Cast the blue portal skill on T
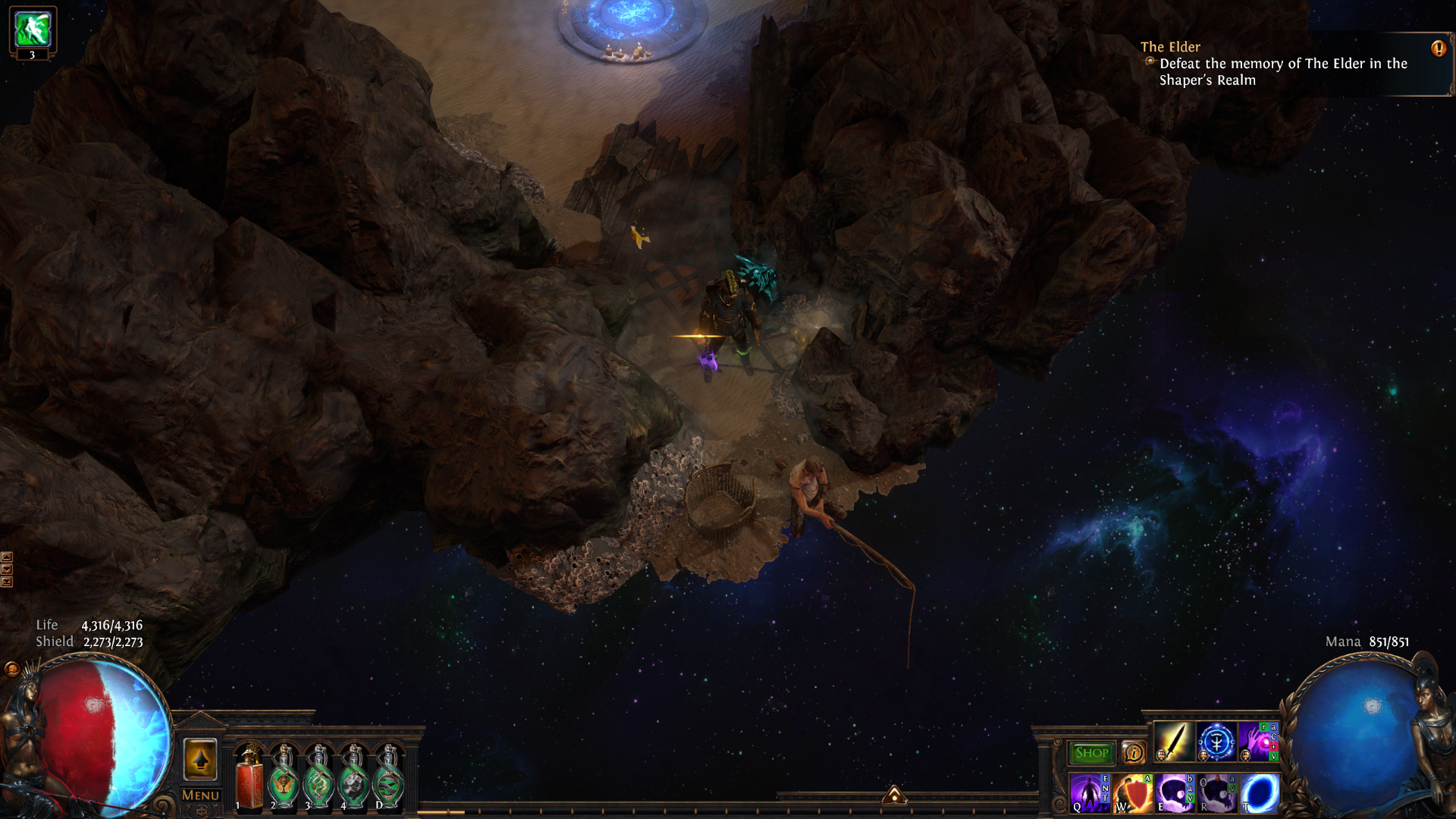1456x819 pixels. click(x=1260, y=793)
